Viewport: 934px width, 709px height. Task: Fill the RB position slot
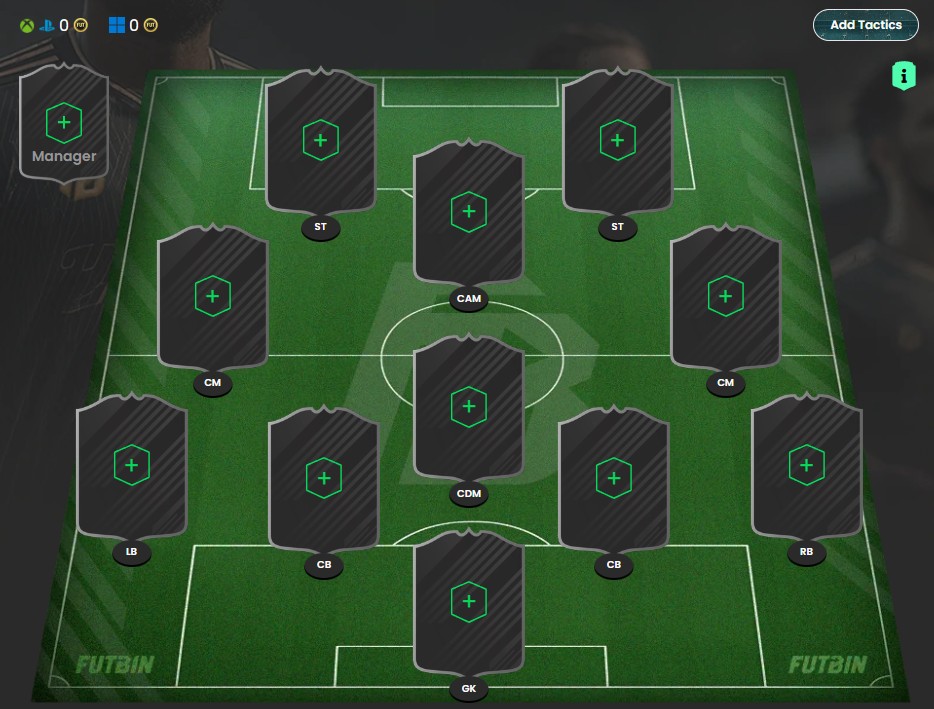coord(806,465)
